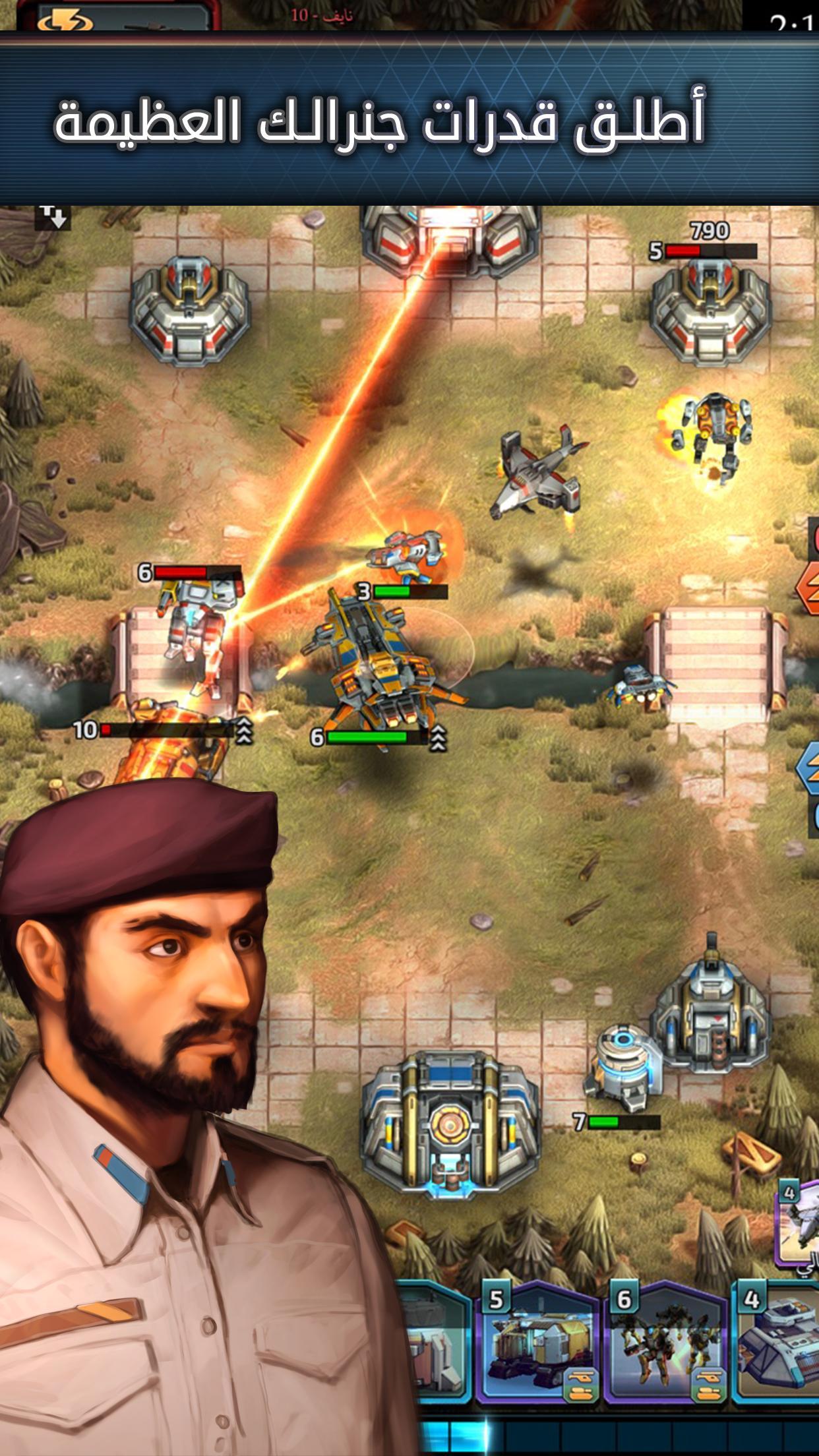Tap the lightning bolt icon at top
Viewport: 819px width, 1456px height.
point(65,20)
